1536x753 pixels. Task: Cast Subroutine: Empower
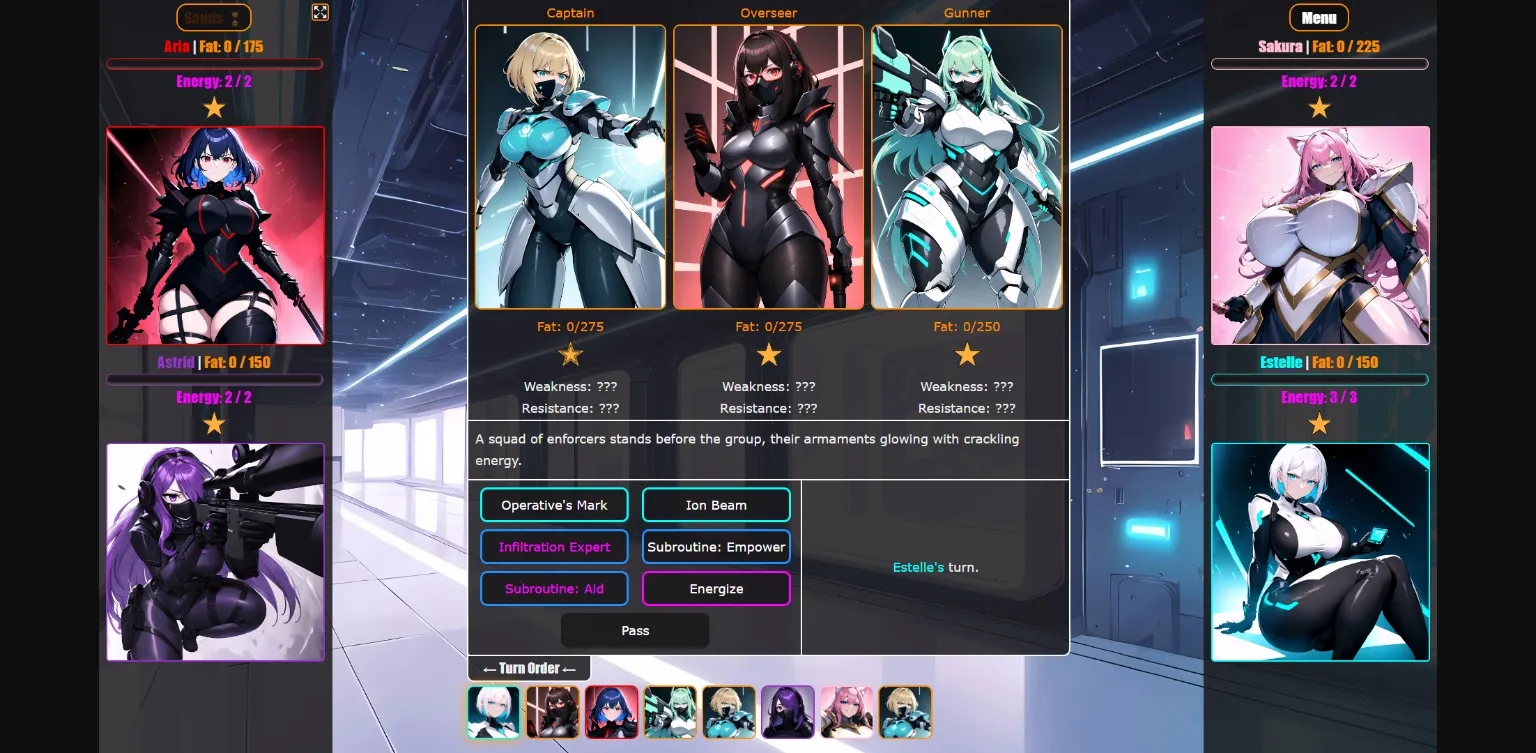pos(716,546)
